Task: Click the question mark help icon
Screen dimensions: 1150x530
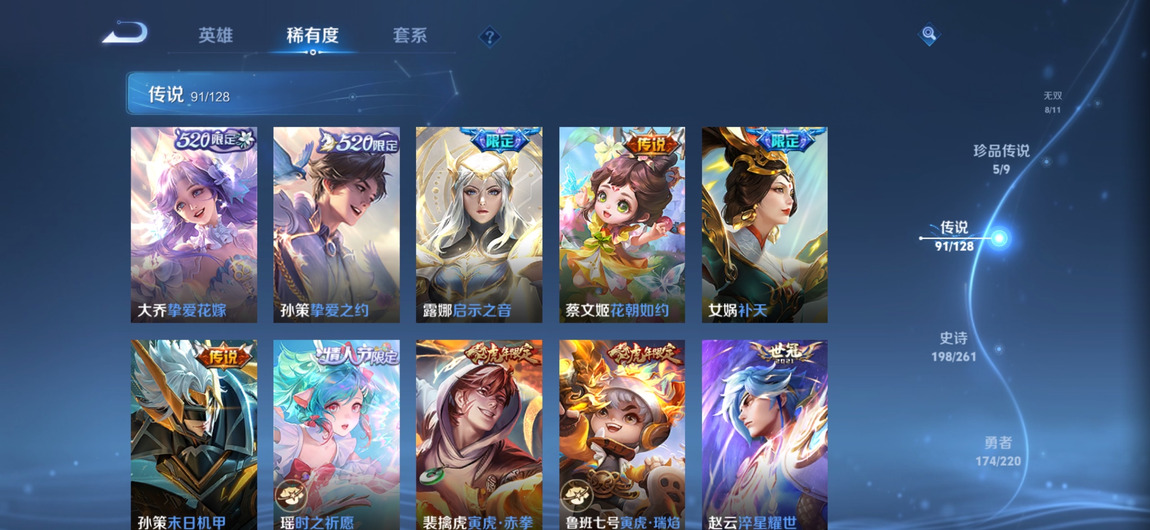Action: (489, 37)
